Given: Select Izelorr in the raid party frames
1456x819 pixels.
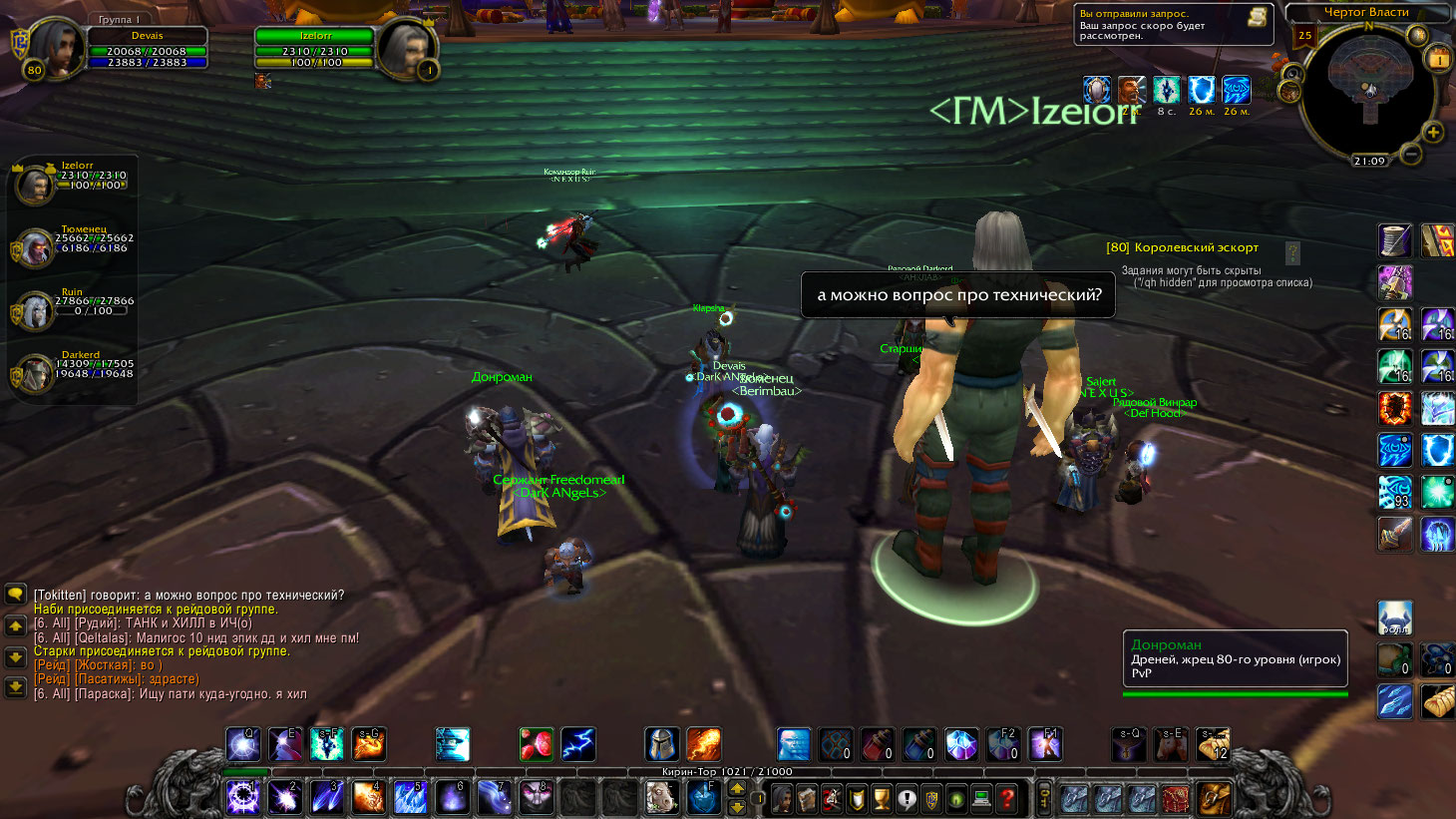Looking at the screenshot, I should pos(37,185).
